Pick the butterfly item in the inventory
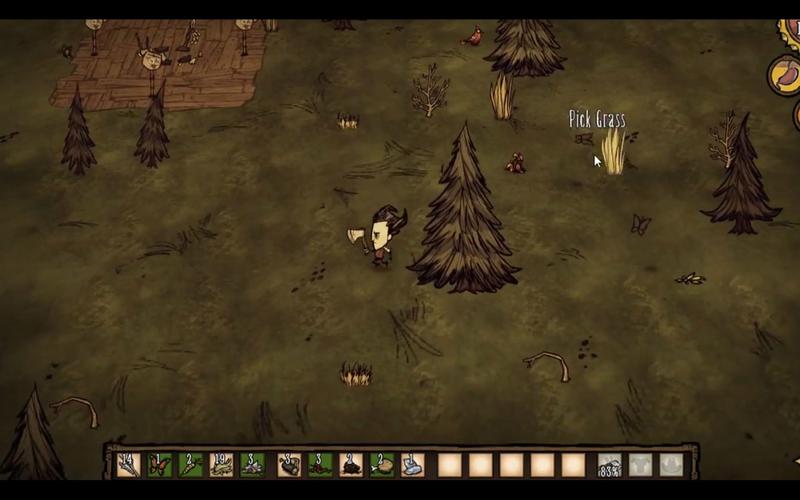 (x=159, y=464)
